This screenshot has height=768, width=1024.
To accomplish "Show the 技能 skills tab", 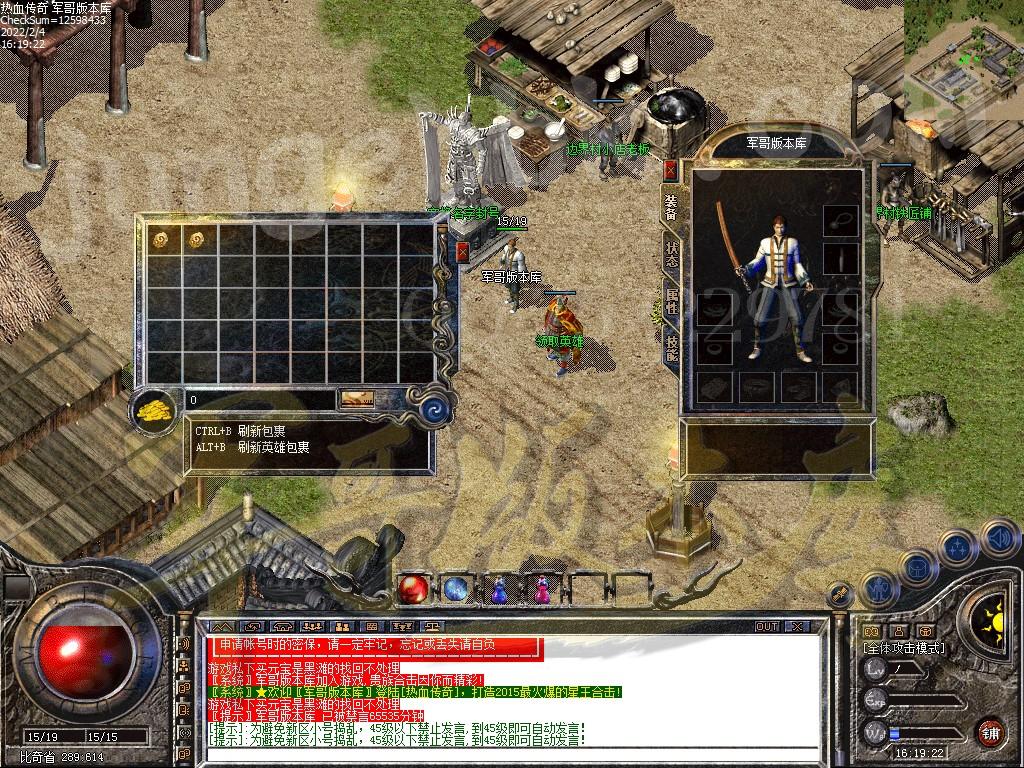I will click(x=671, y=348).
